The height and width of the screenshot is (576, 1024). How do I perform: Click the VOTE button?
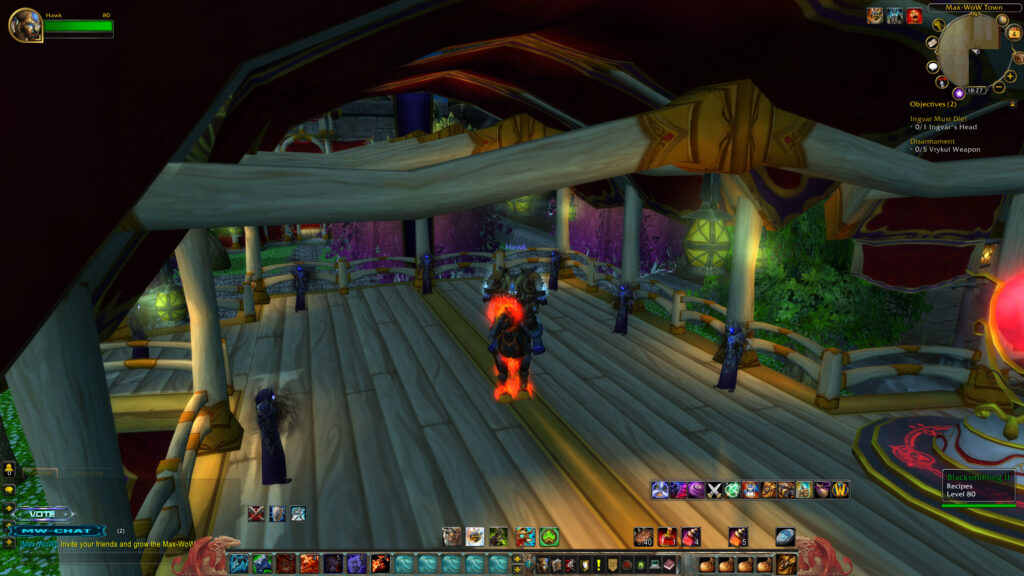tap(43, 514)
